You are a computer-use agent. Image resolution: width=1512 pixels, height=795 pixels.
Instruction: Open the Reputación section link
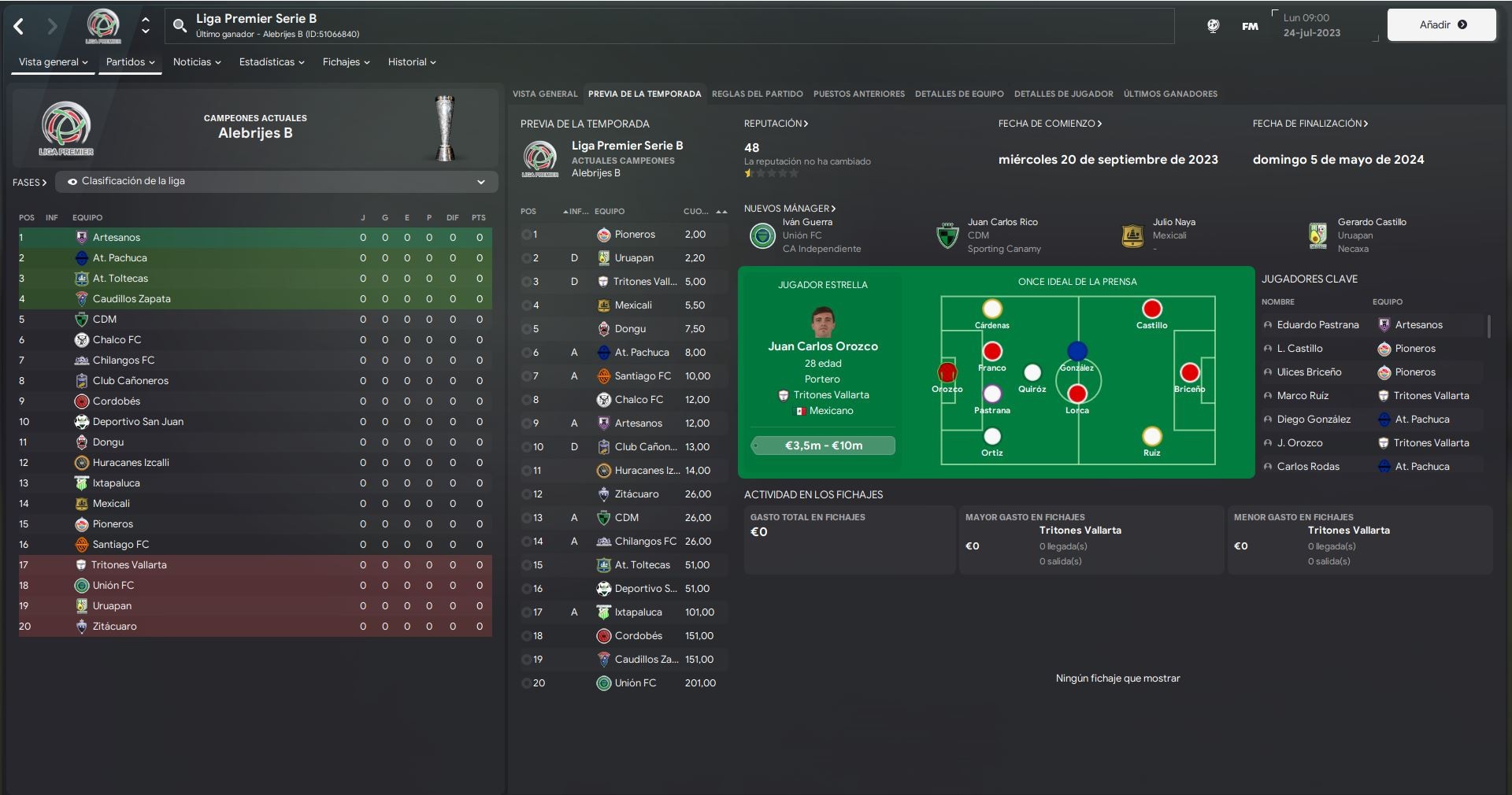click(776, 124)
